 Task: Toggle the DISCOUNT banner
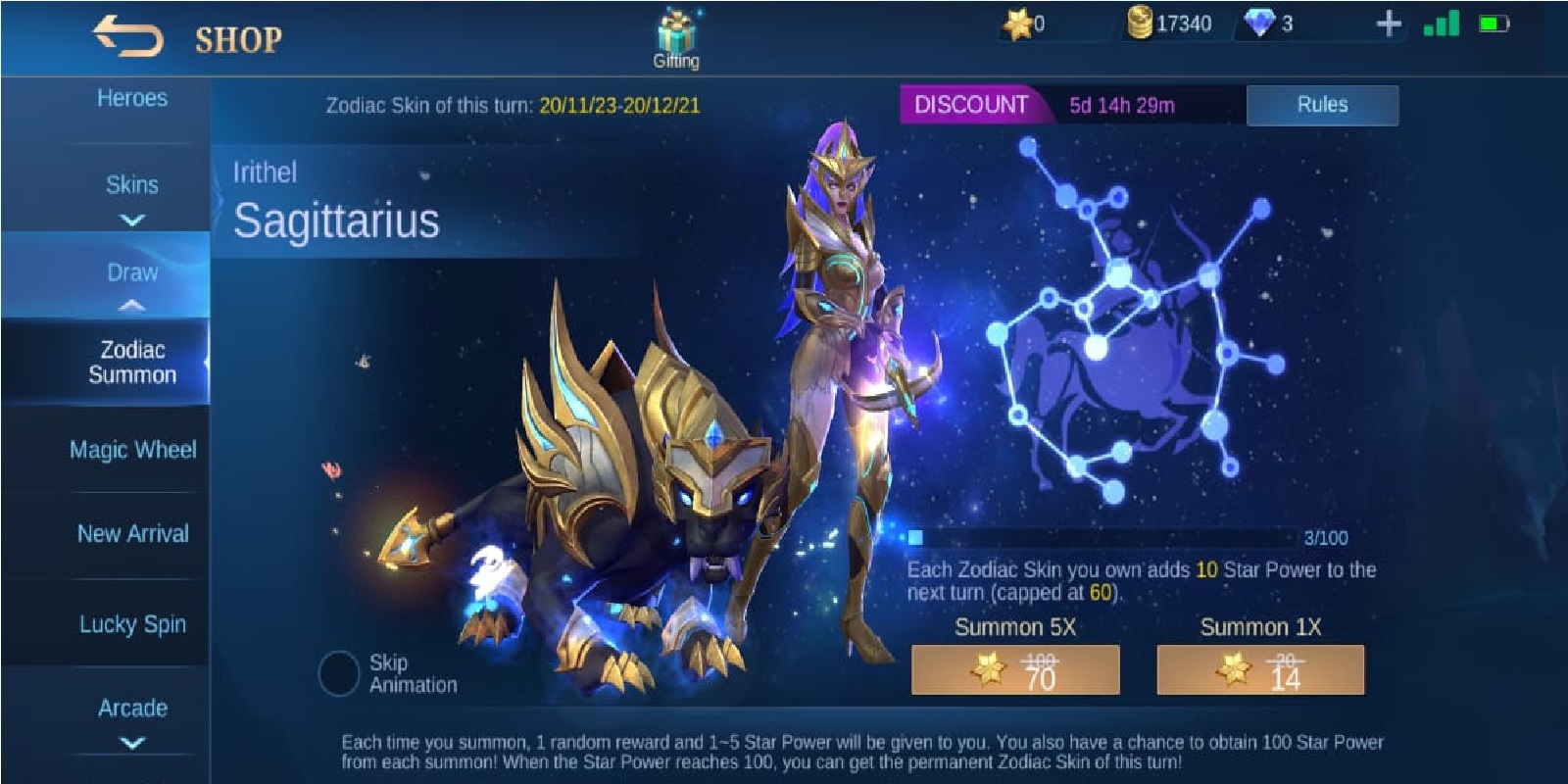pos(972,105)
